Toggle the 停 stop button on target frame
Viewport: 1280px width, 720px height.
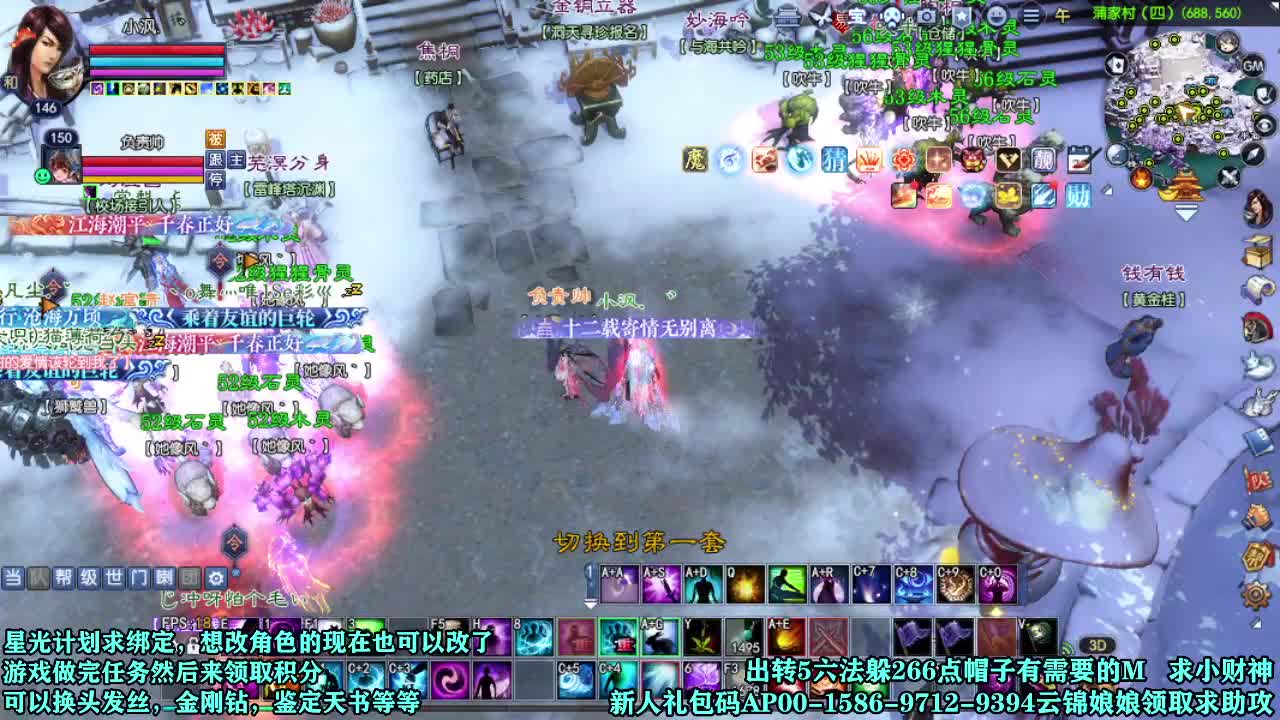(x=215, y=178)
